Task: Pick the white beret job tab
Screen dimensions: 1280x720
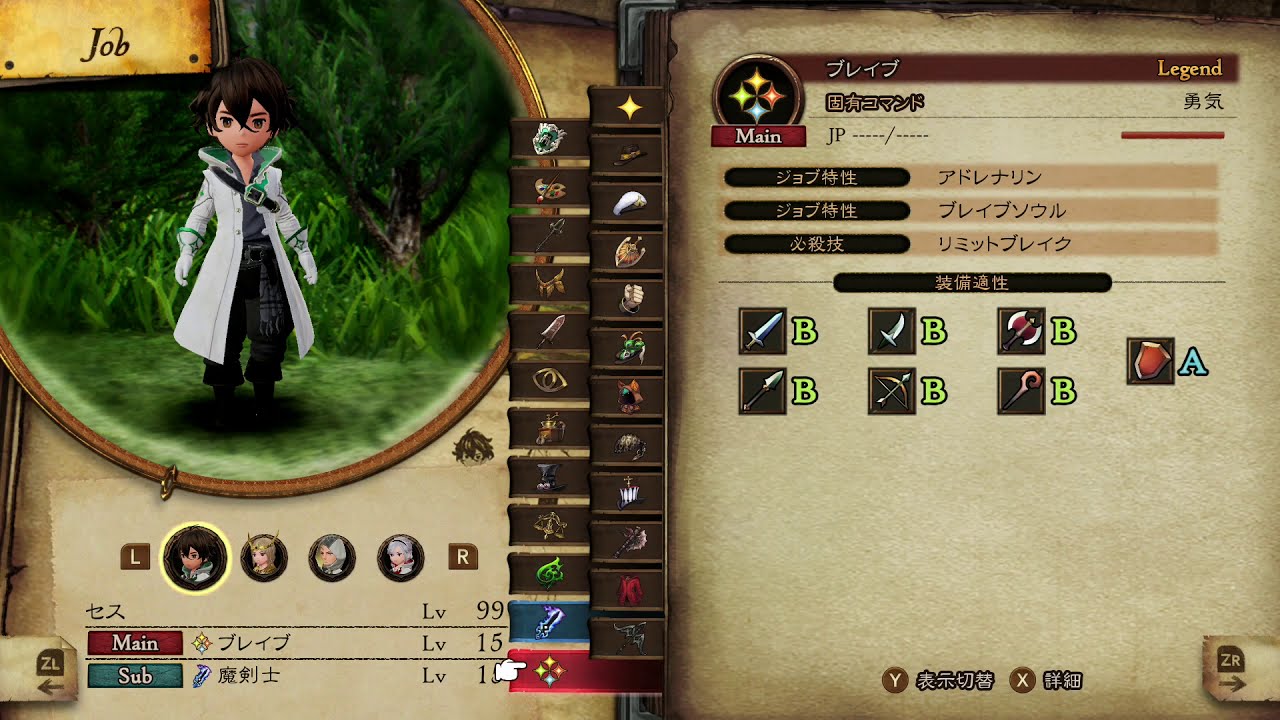Action: (x=629, y=204)
